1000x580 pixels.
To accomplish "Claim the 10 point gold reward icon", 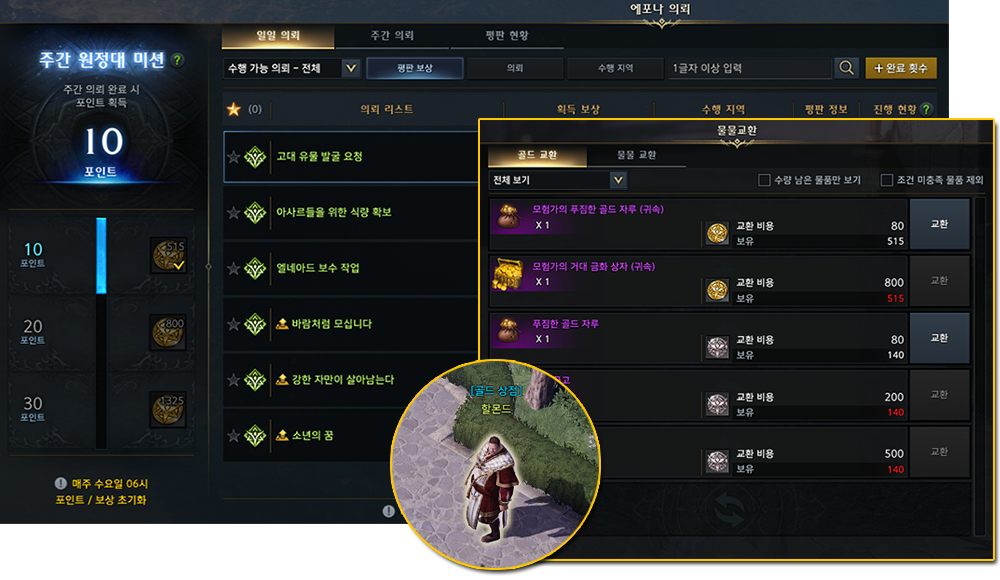I will 167,255.
